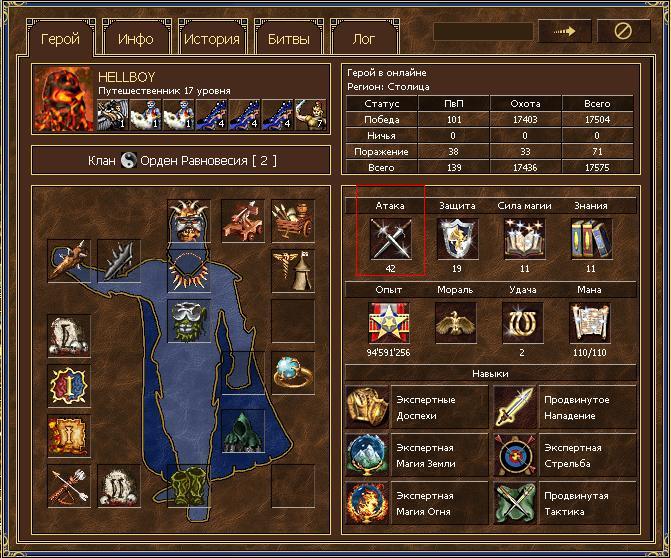Select the gem ring slot
Screen dimensions: 671x558
coord(293,371)
